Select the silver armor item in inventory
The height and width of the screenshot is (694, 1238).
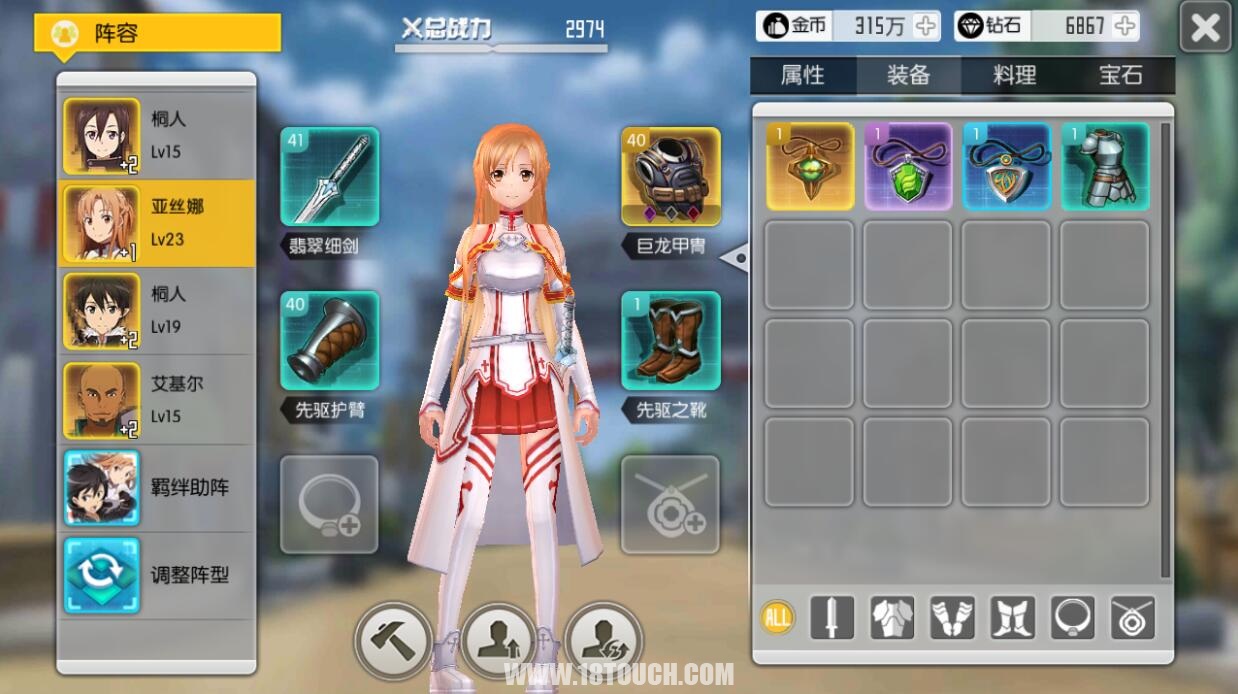coord(1105,166)
